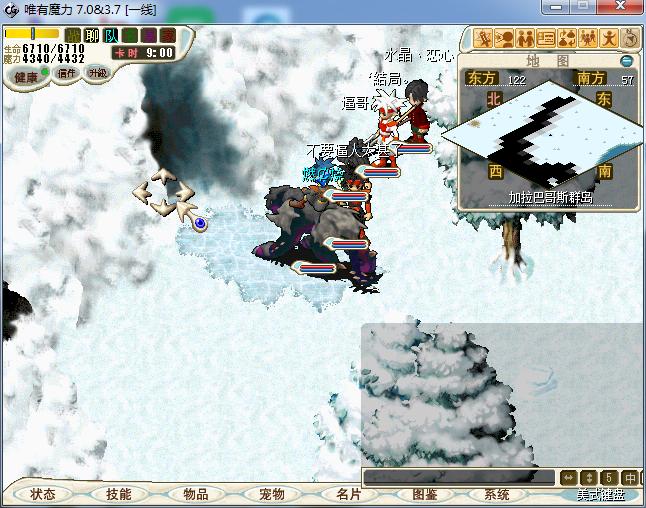Image resolution: width=646 pixels, height=508 pixels.
Task: Minimize the 地图 map panel
Action: tap(626, 61)
